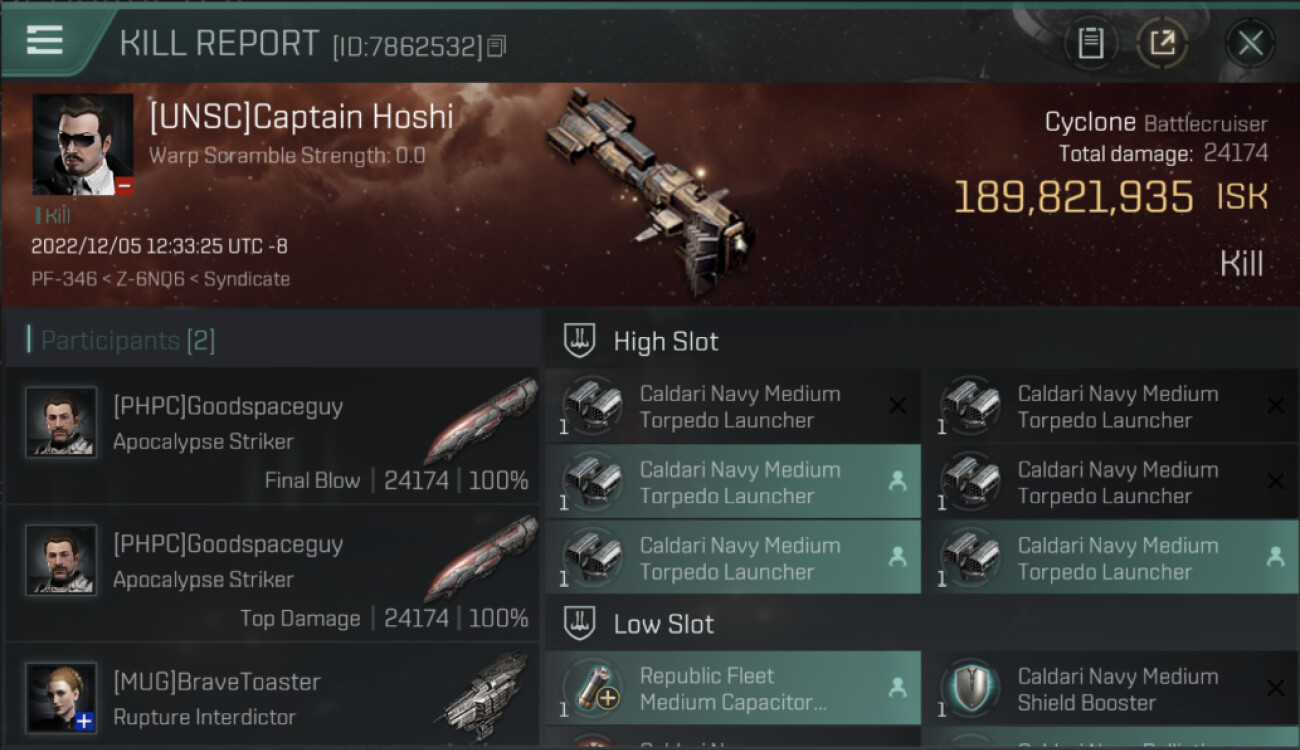The width and height of the screenshot is (1300, 750).
Task: View Captain Hoshi's portrait
Action: [x=83, y=144]
